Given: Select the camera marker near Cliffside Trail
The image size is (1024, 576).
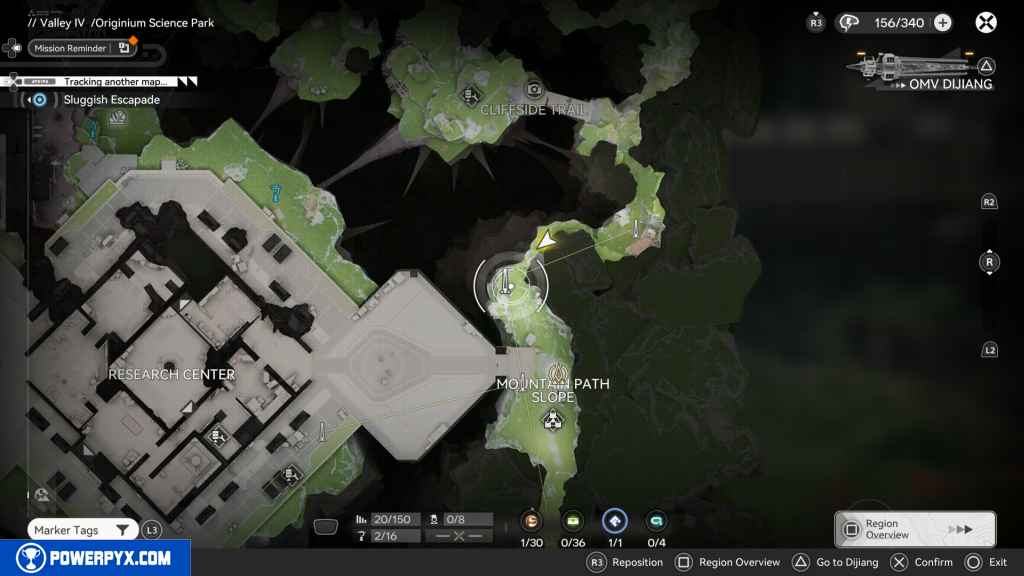Looking at the screenshot, I should tap(534, 89).
